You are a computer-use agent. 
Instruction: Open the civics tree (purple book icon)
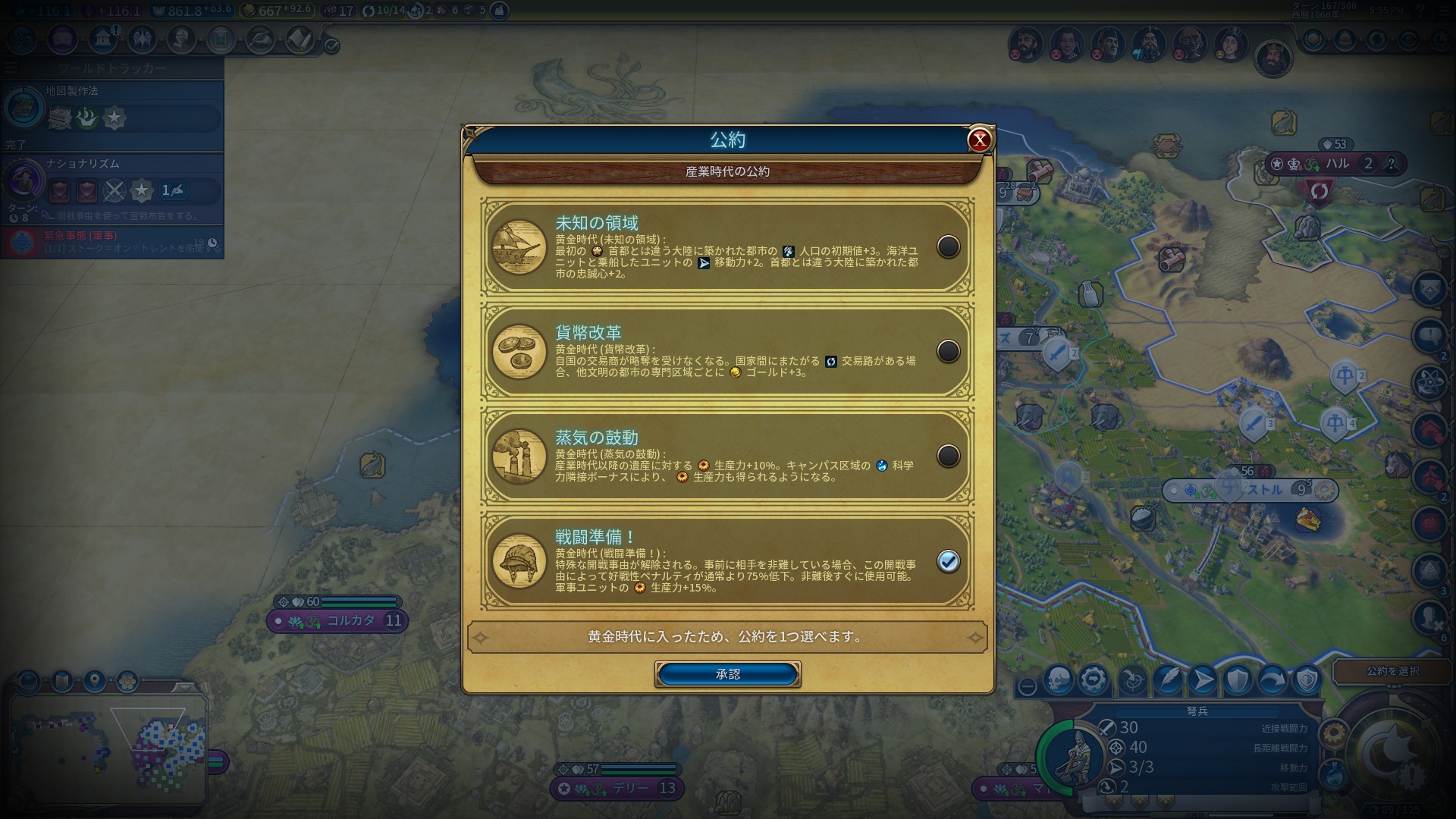coord(61,39)
